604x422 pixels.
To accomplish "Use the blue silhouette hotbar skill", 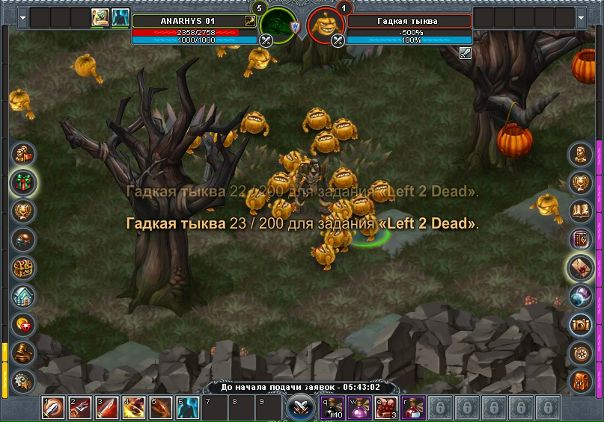I will tap(186, 407).
